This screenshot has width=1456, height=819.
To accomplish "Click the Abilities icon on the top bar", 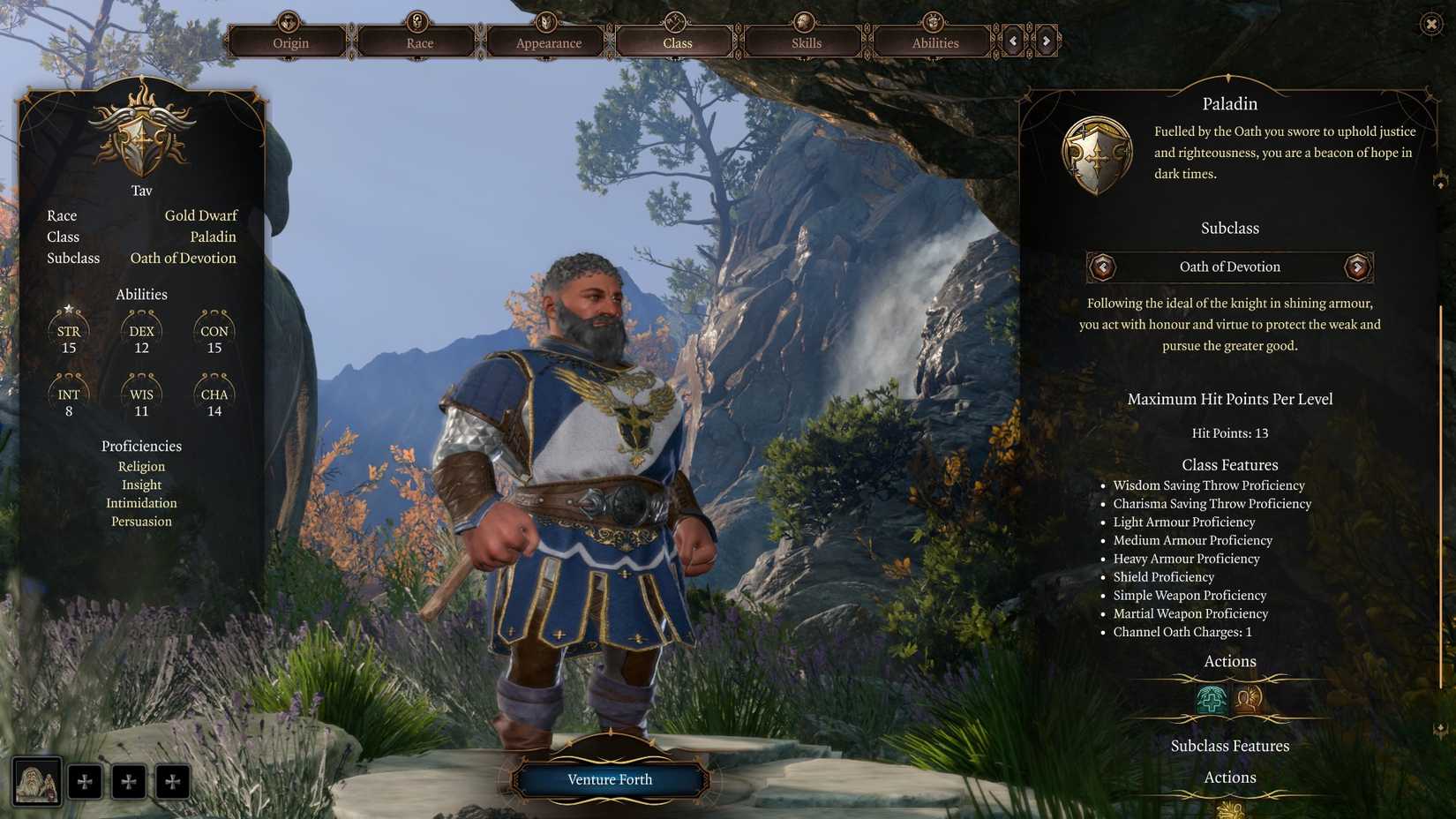I will [933, 22].
